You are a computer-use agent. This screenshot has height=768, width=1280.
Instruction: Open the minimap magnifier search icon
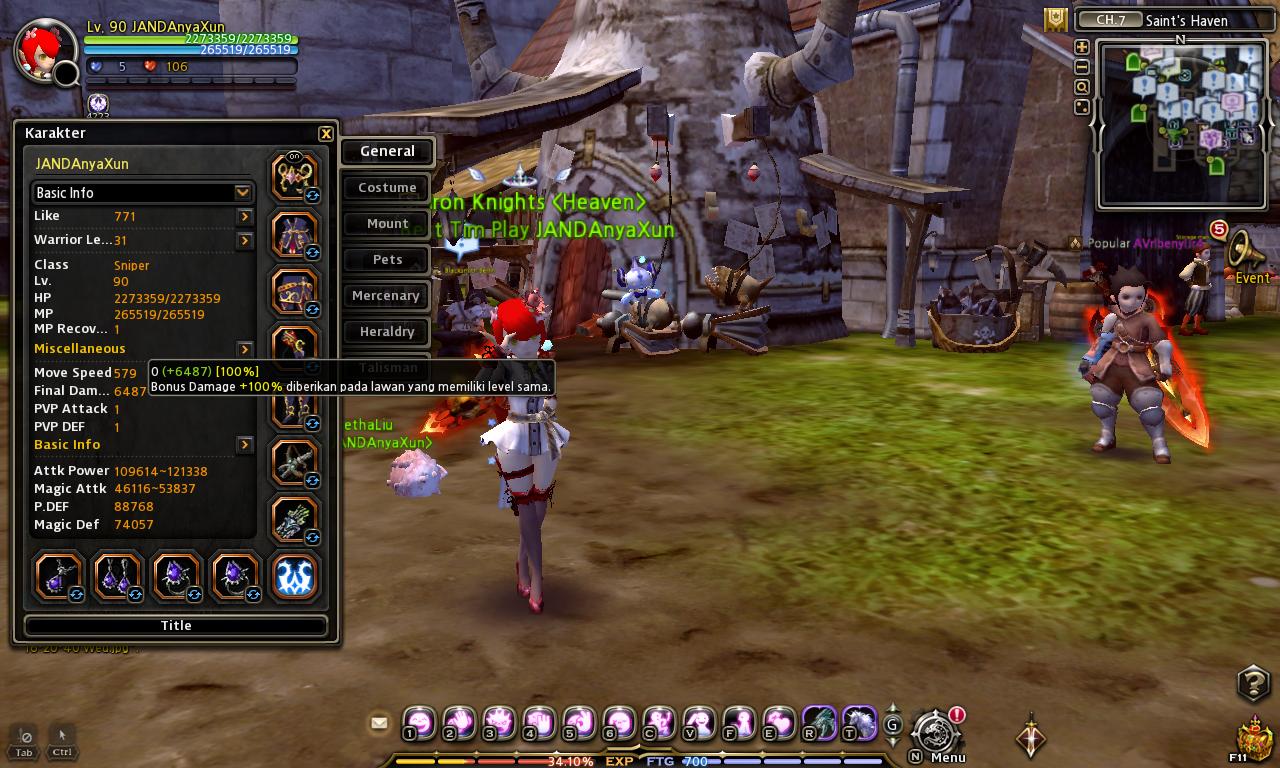[x=1082, y=86]
